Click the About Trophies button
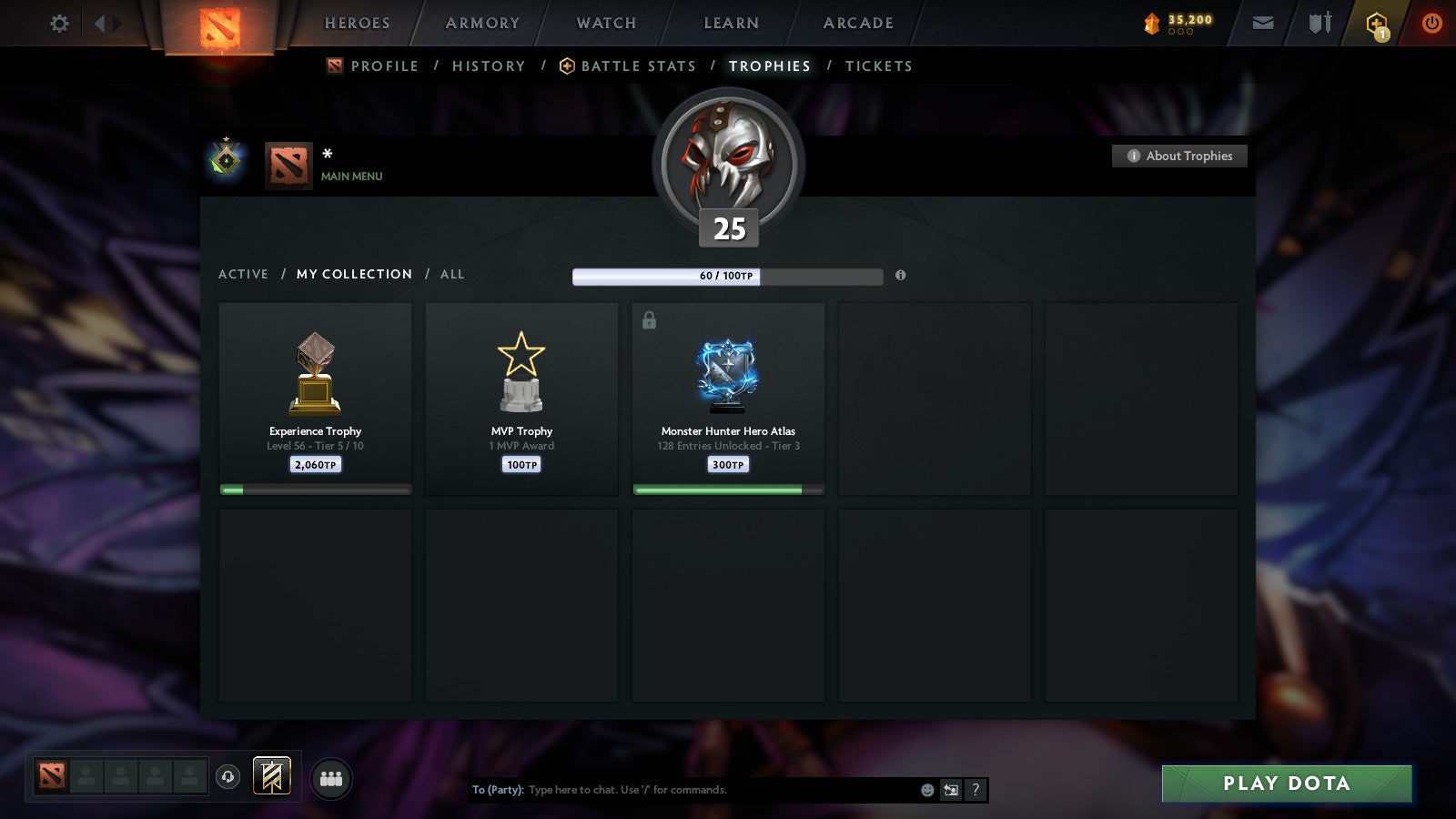Screen dimensions: 1456x819 [1179, 156]
